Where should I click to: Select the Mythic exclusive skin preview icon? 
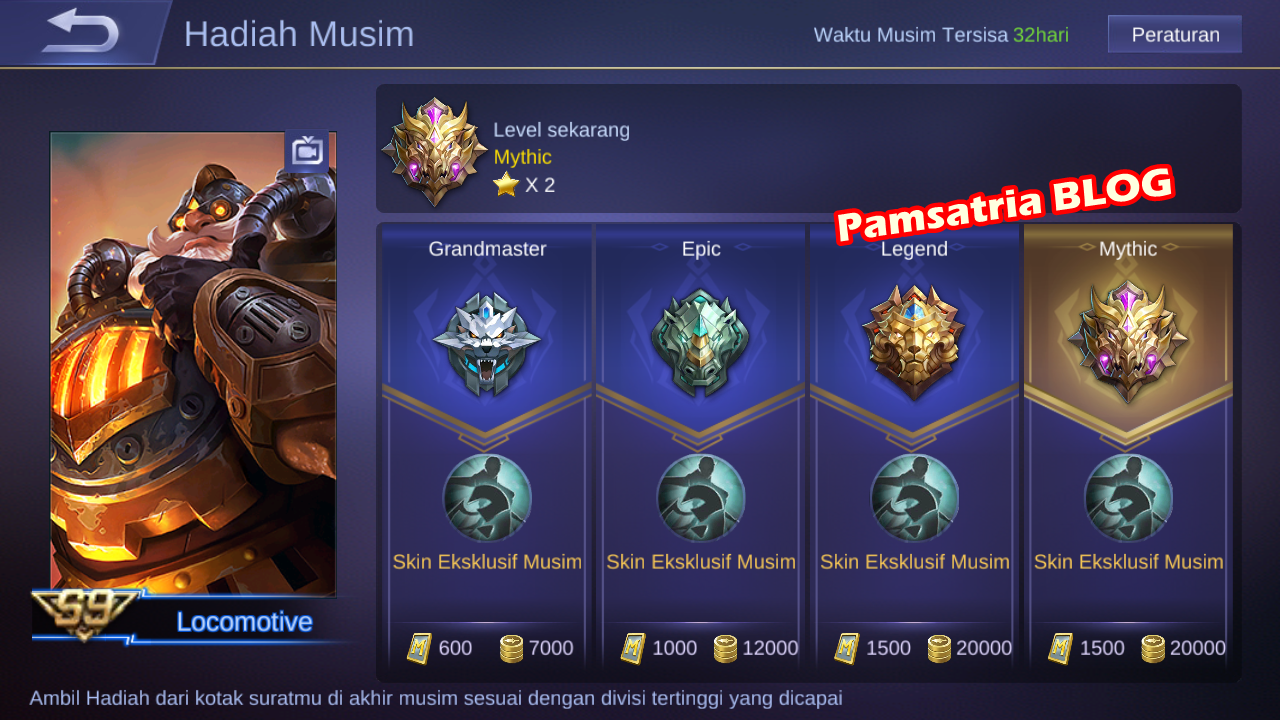(x=1128, y=497)
